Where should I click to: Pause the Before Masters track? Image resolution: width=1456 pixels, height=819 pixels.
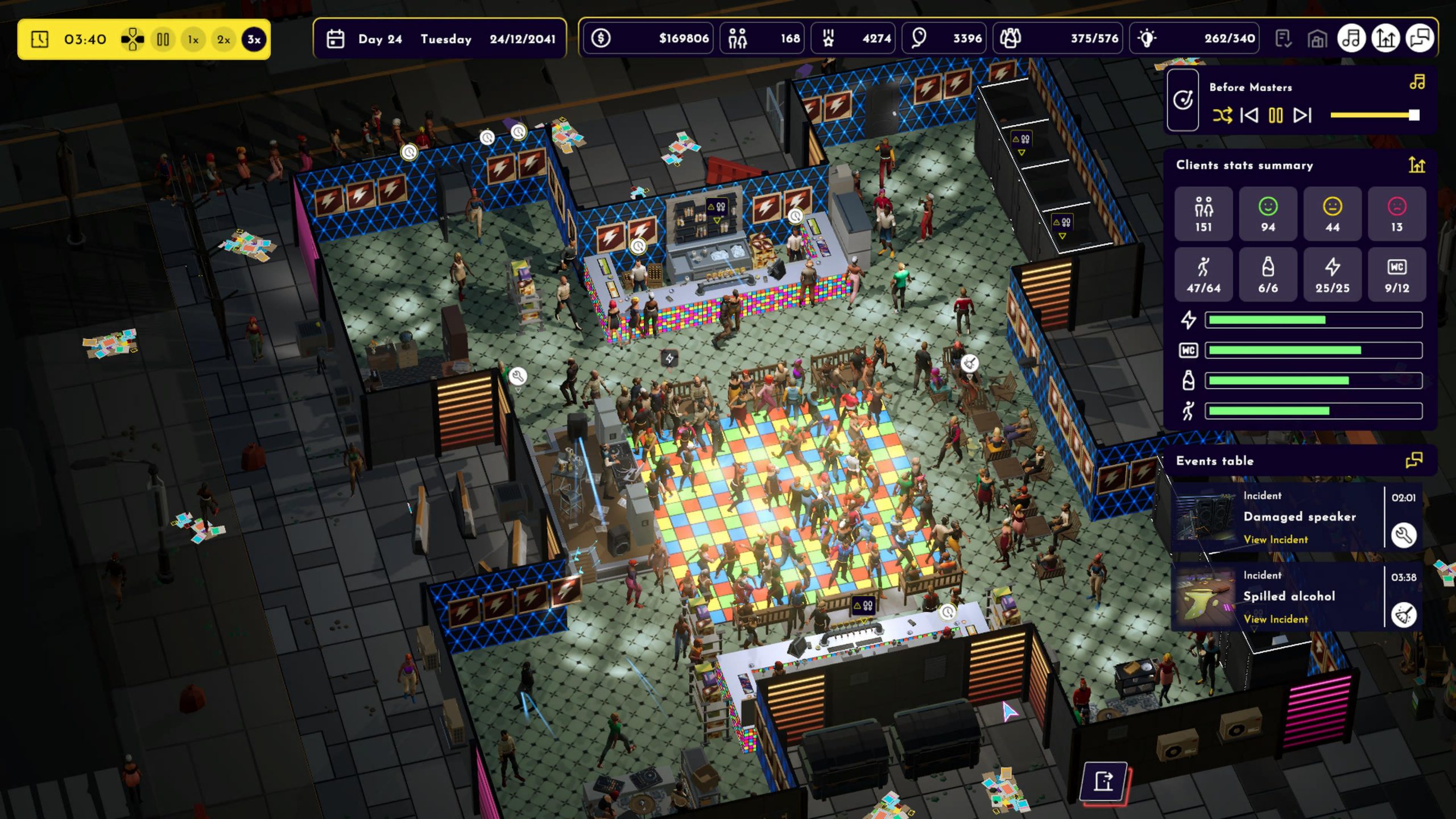(1276, 115)
